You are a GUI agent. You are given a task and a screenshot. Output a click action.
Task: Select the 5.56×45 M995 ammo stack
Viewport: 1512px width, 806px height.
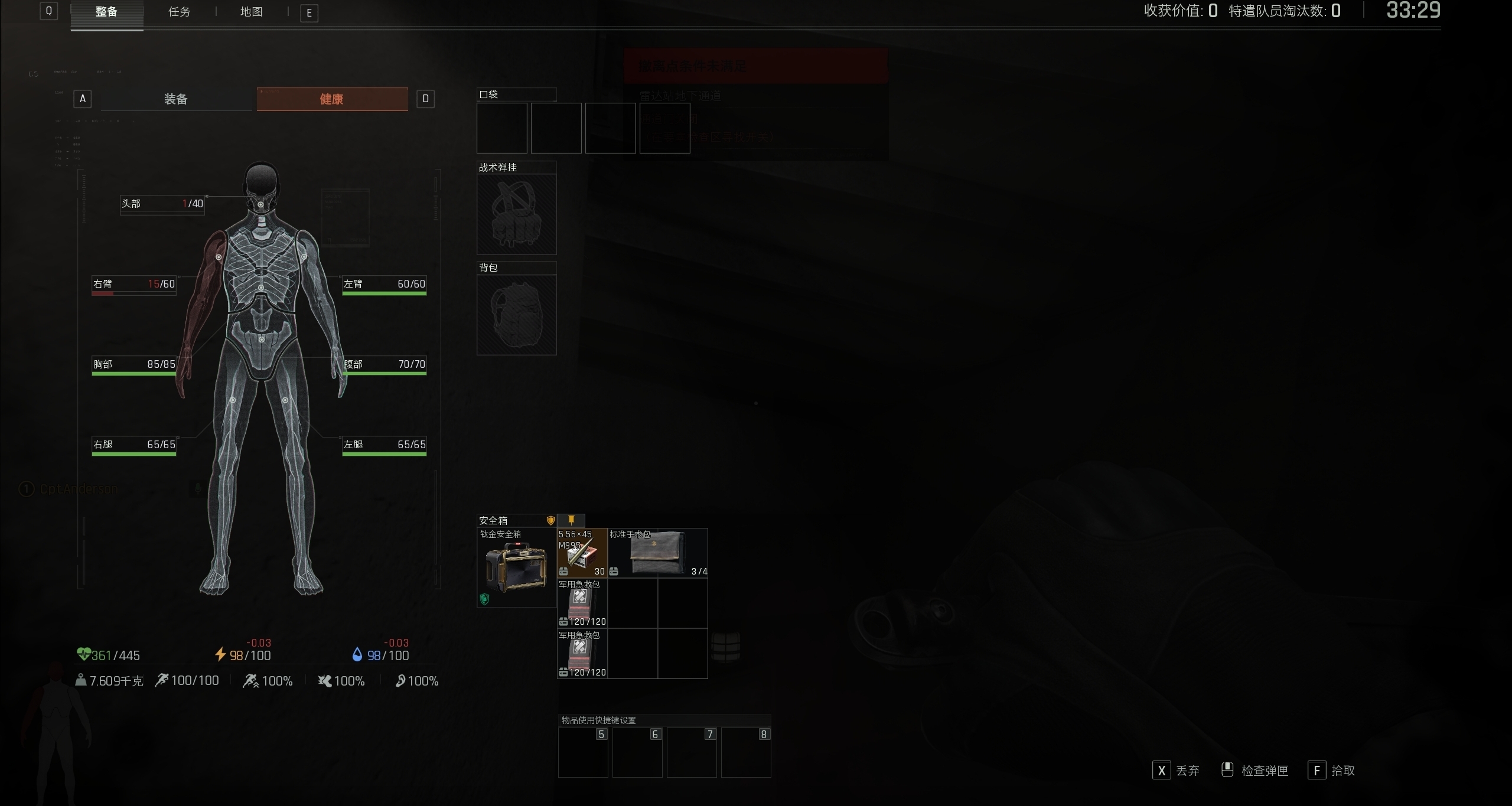click(582, 553)
